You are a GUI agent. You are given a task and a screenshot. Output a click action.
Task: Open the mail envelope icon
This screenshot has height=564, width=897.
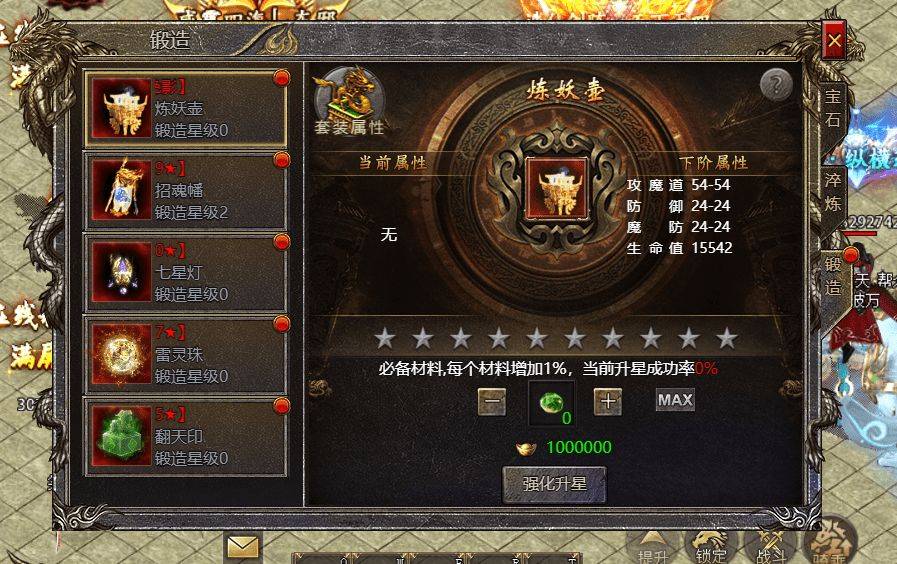242,546
